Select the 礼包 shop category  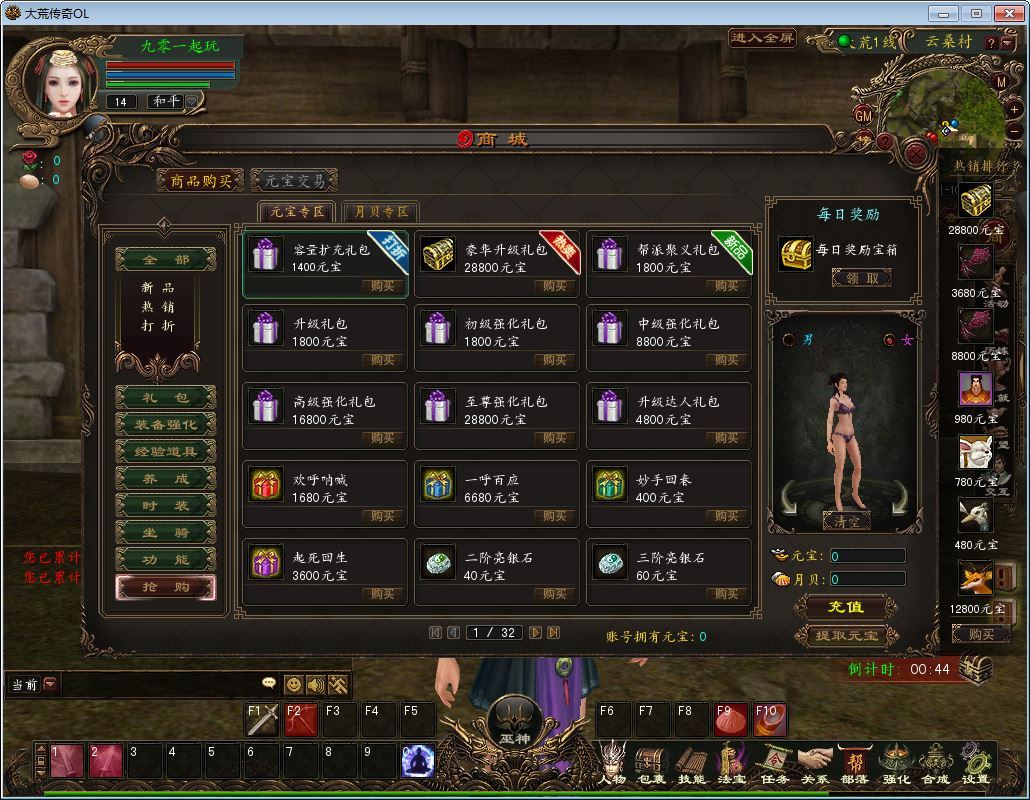pos(165,398)
